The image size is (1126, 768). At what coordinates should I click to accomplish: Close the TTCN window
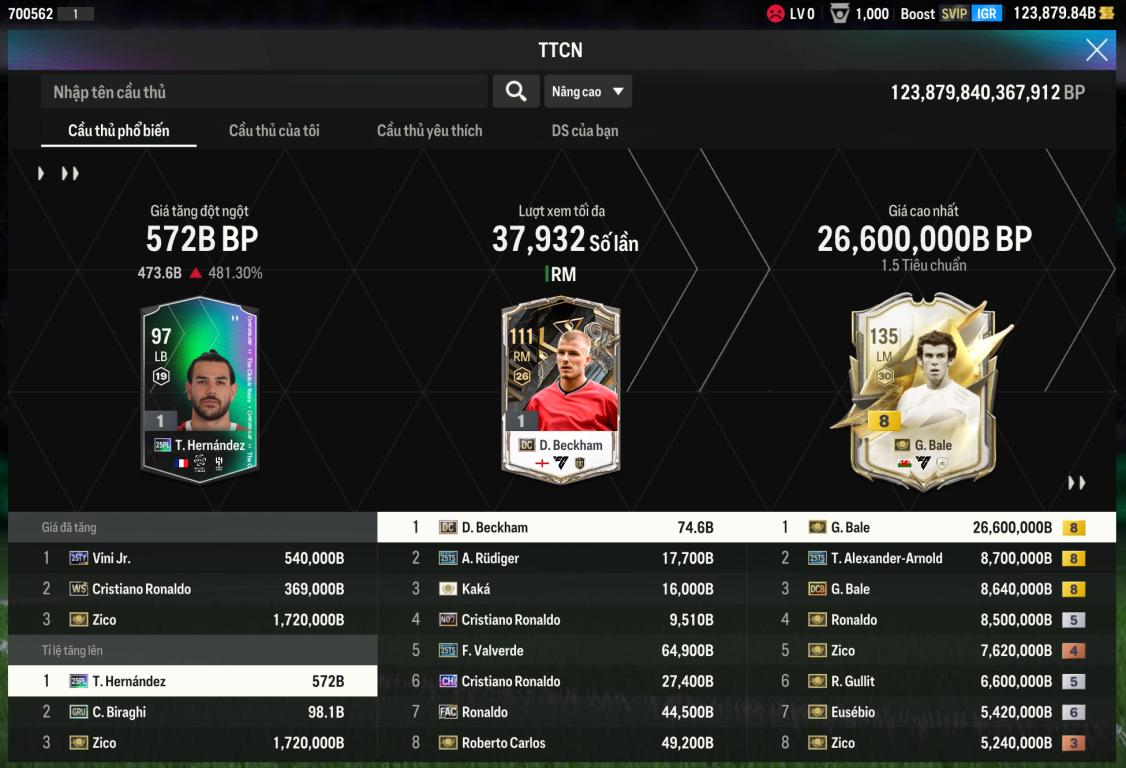tap(1097, 50)
